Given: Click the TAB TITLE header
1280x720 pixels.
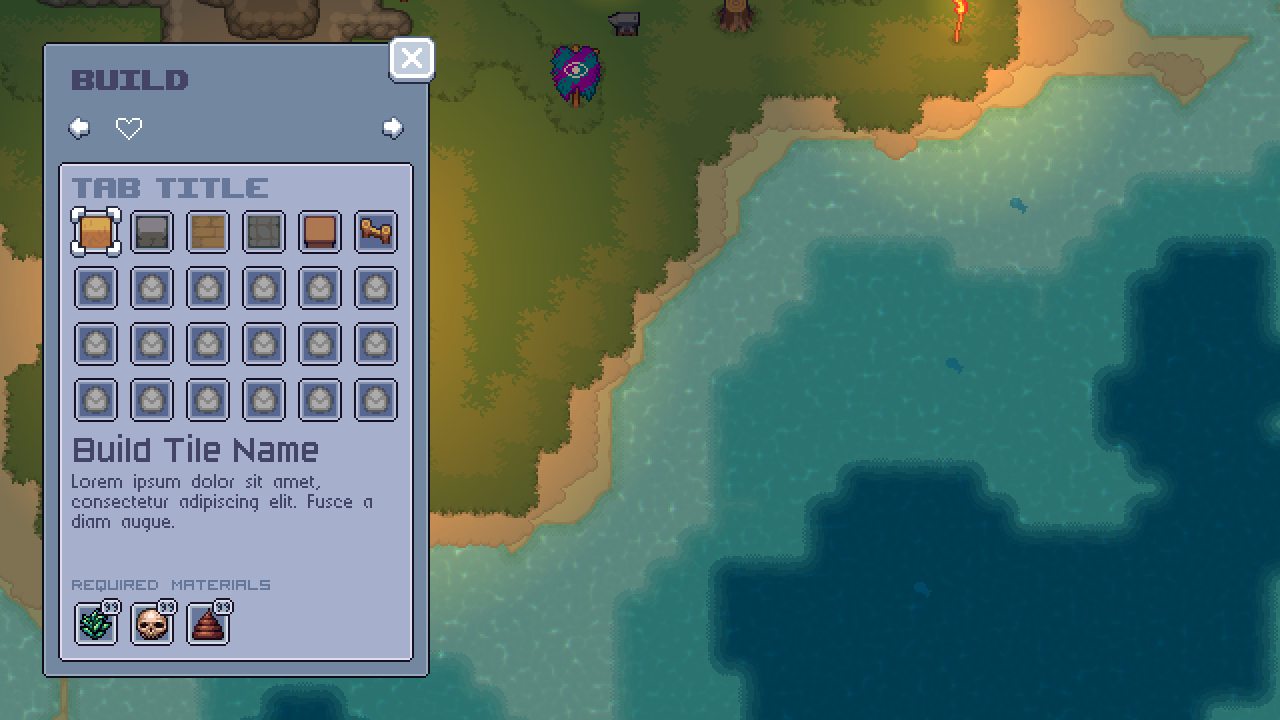Looking at the screenshot, I should coord(170,187).
